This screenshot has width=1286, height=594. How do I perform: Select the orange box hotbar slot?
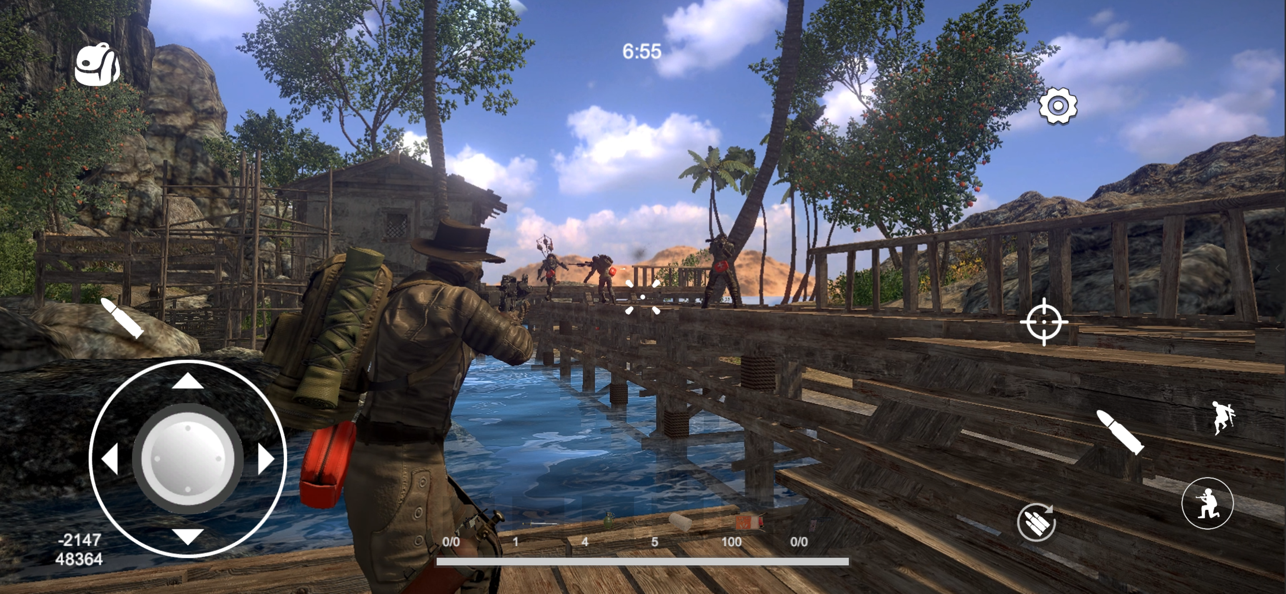[748, 523]
